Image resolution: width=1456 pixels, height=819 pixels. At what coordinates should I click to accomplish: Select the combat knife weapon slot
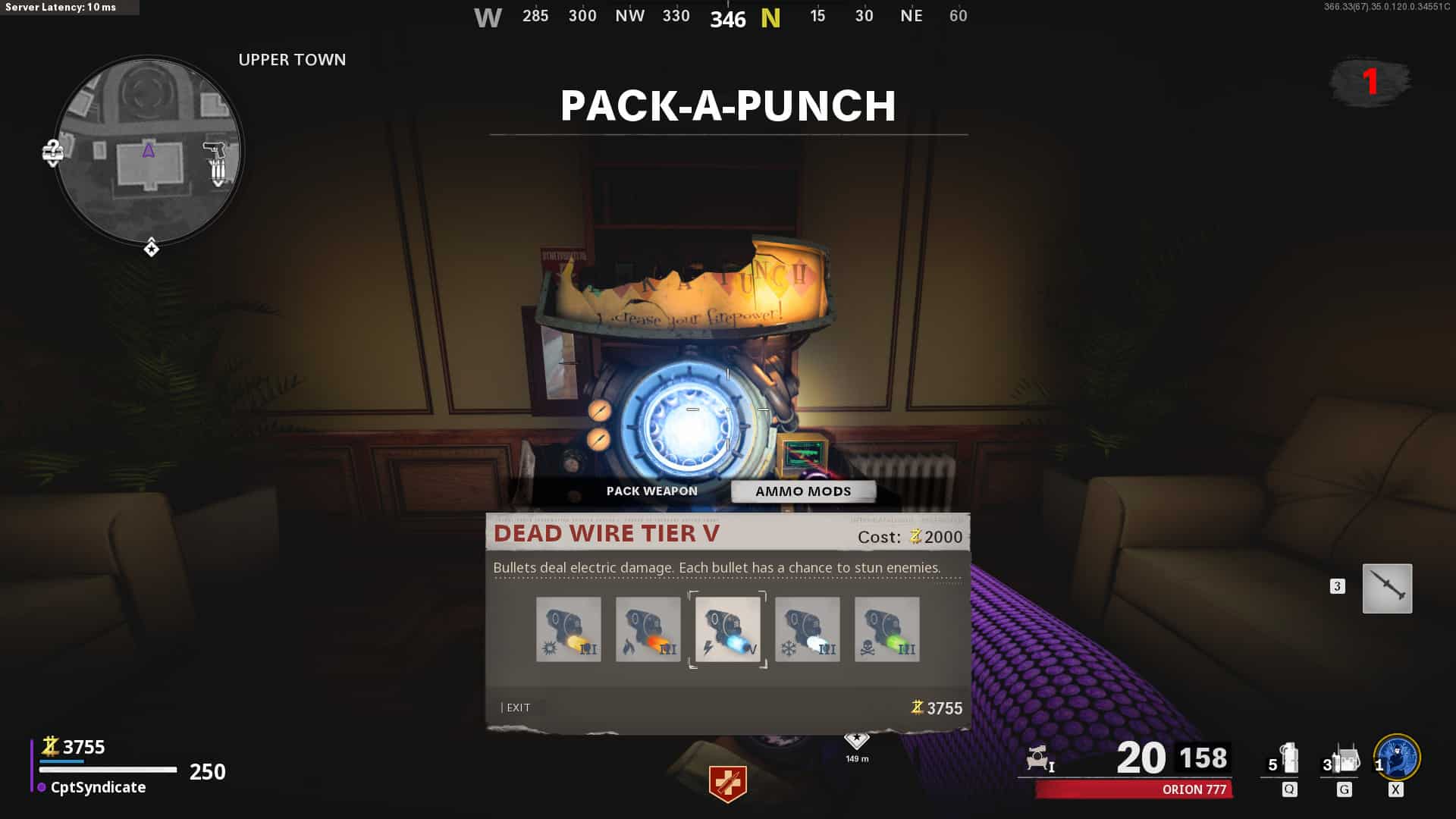(1387, 588)
